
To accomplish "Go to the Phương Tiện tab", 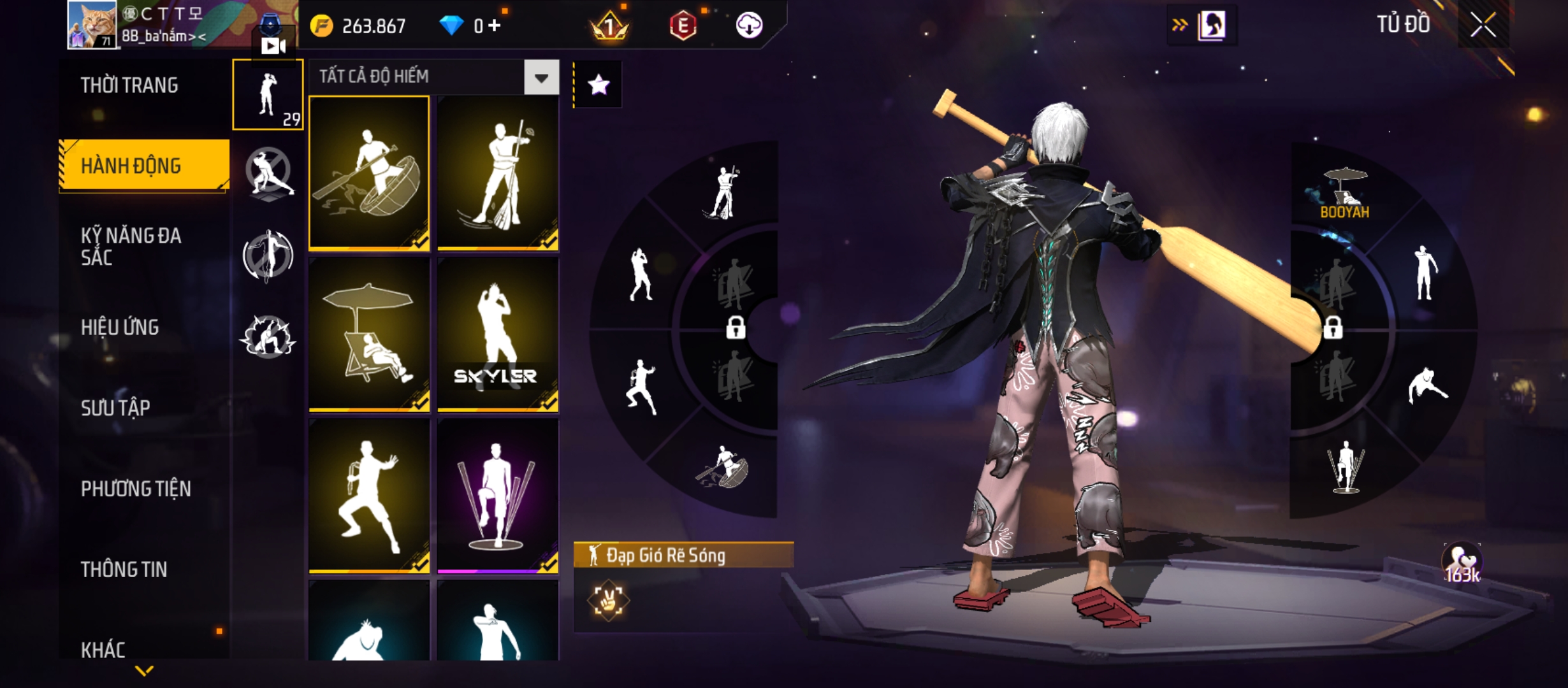I will click(136, 489).
